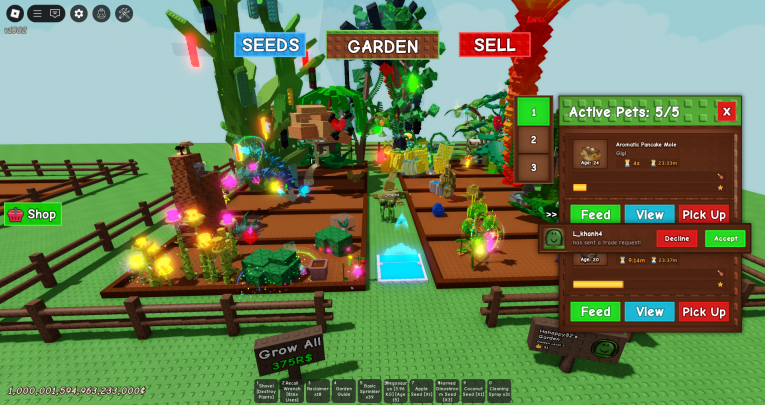
Task: Choose the Basic Sprinkler hotbar slot
Action: coord(369,390)
